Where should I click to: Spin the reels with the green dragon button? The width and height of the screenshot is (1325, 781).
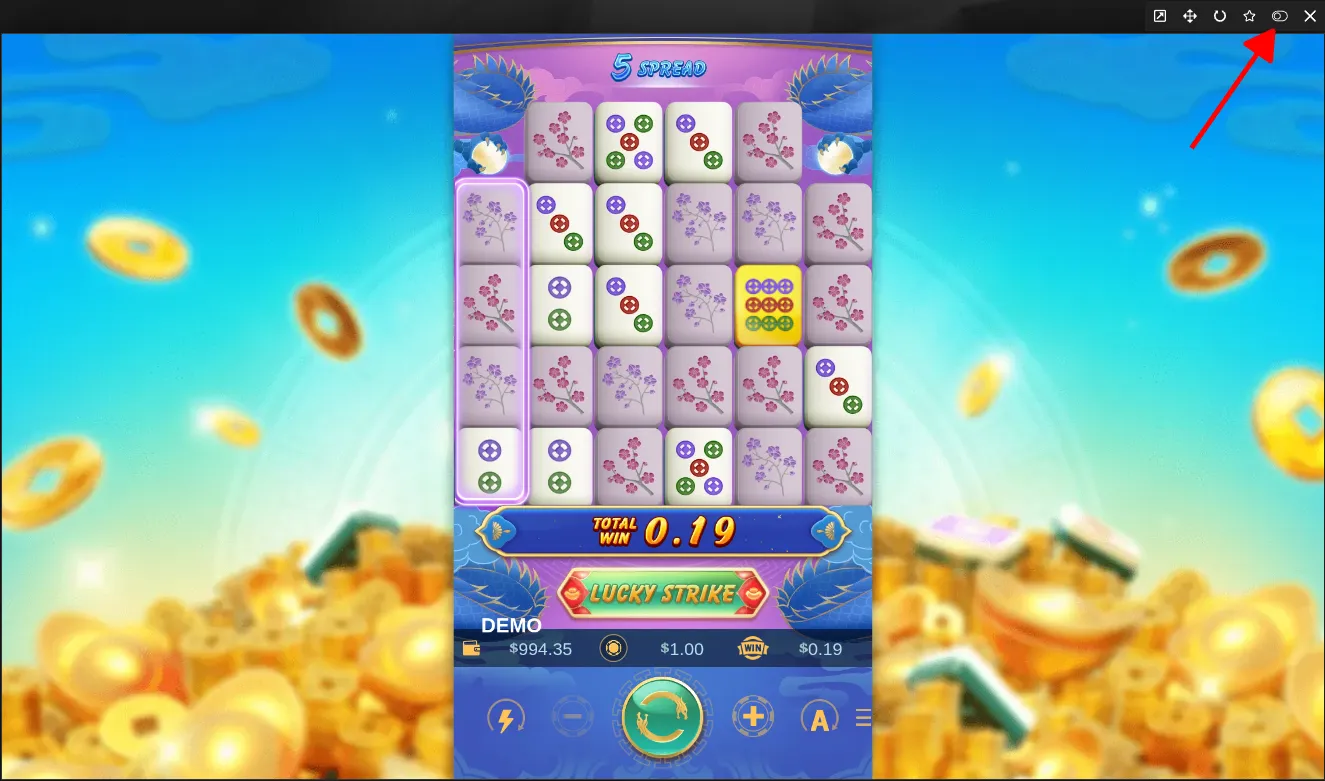click(x=661, y=716)
